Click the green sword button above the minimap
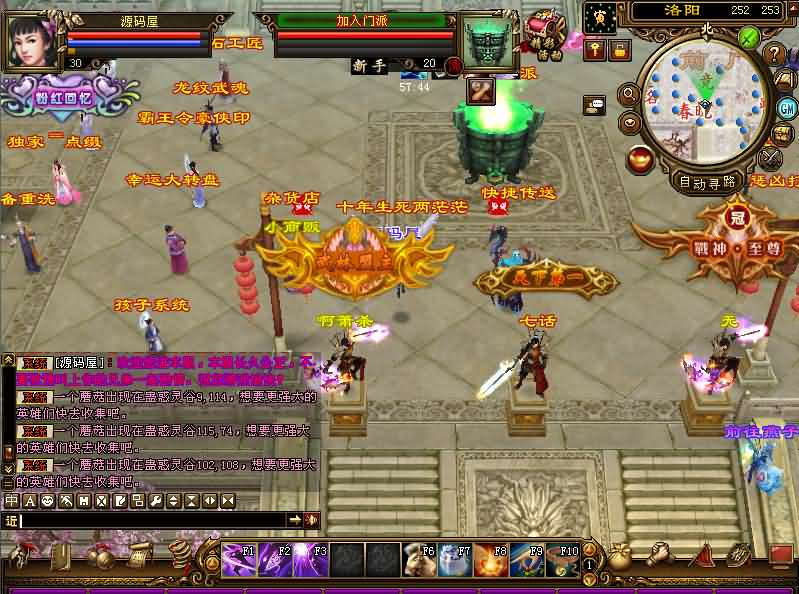The height and width of the screenshot is (594, 799). click(x=748, y=38)
